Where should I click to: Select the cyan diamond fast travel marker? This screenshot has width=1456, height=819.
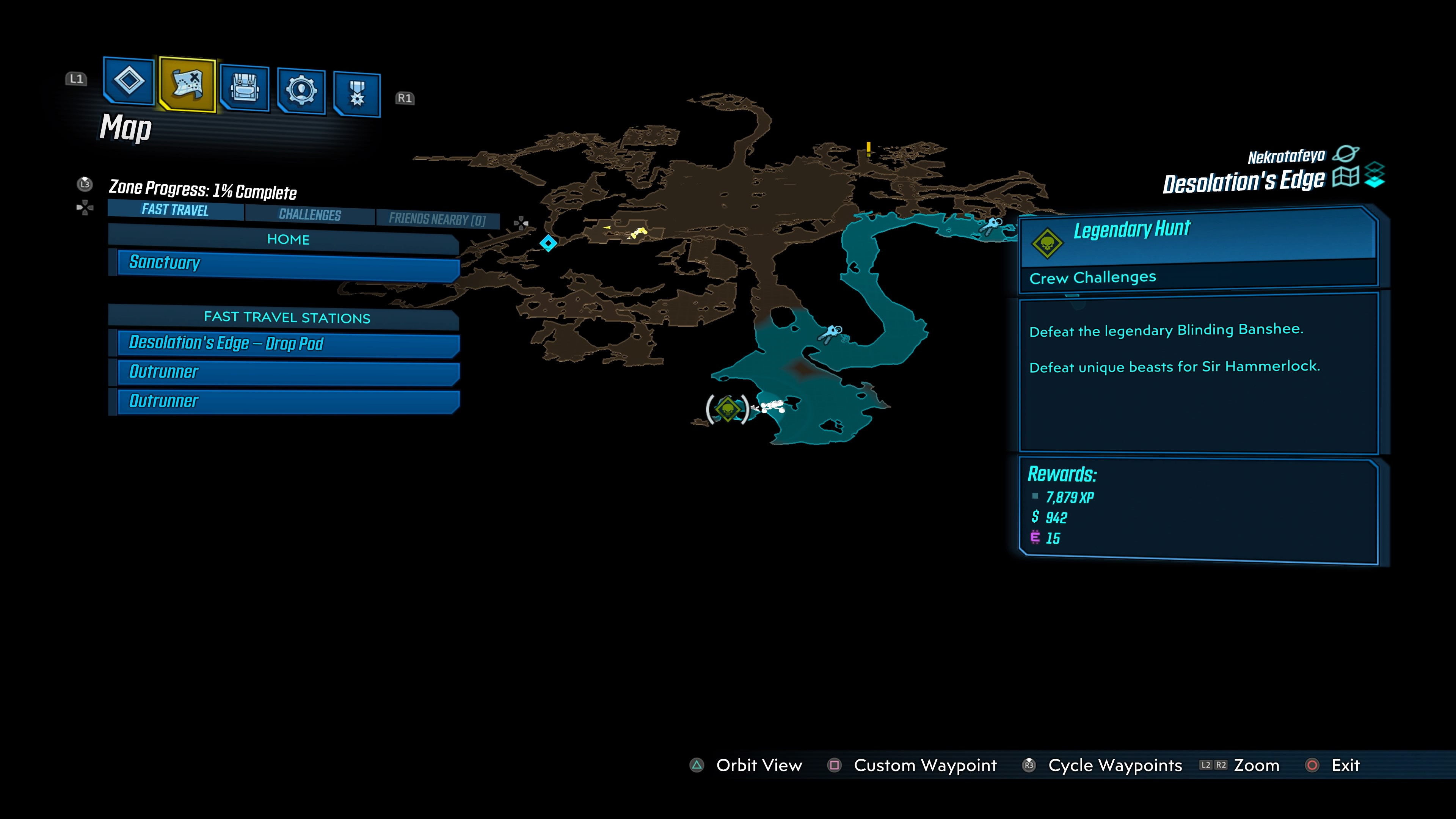[x=548, y=243]
